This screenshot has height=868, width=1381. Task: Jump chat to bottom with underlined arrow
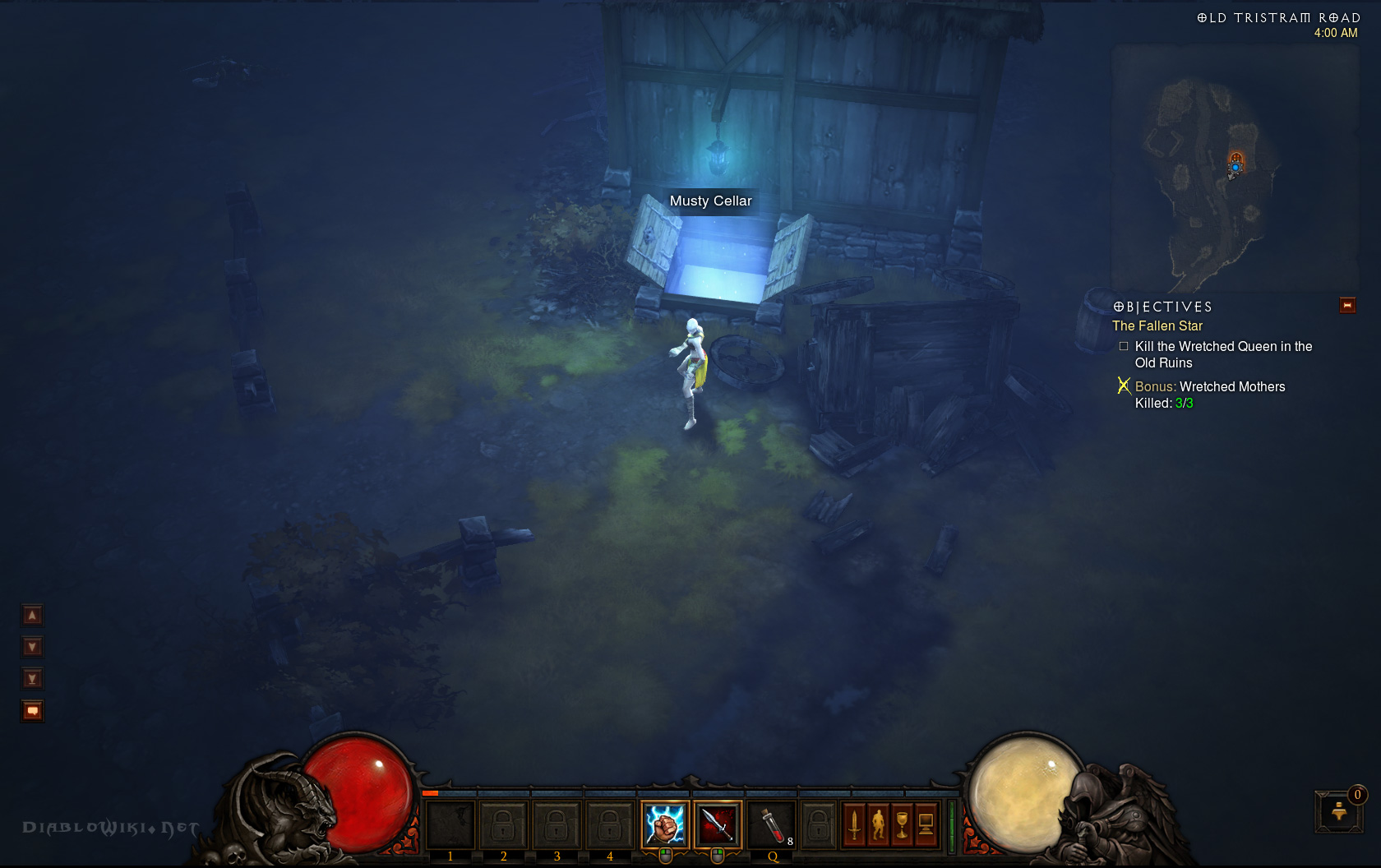pyautogui.click(x=32, y=679)
